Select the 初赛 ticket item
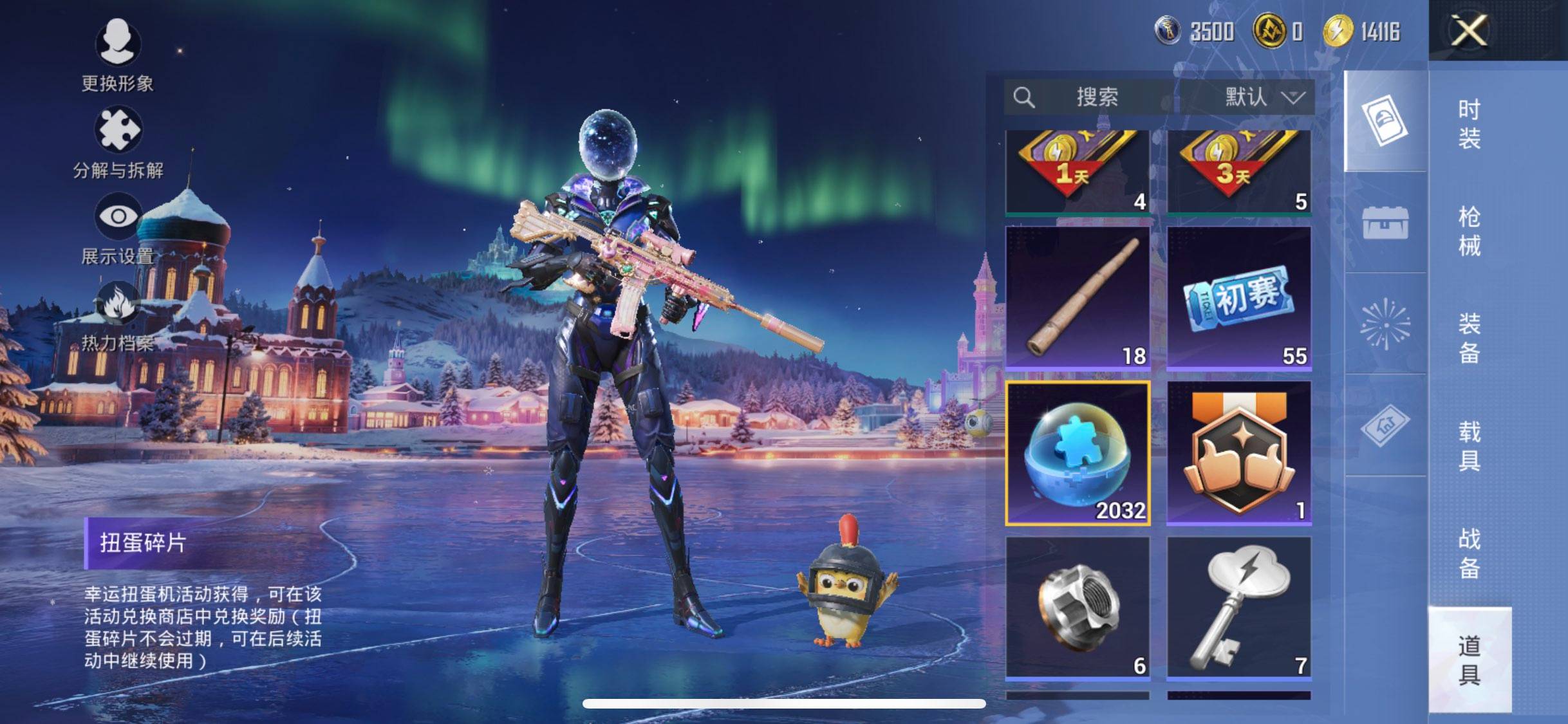 [1239, 298]
